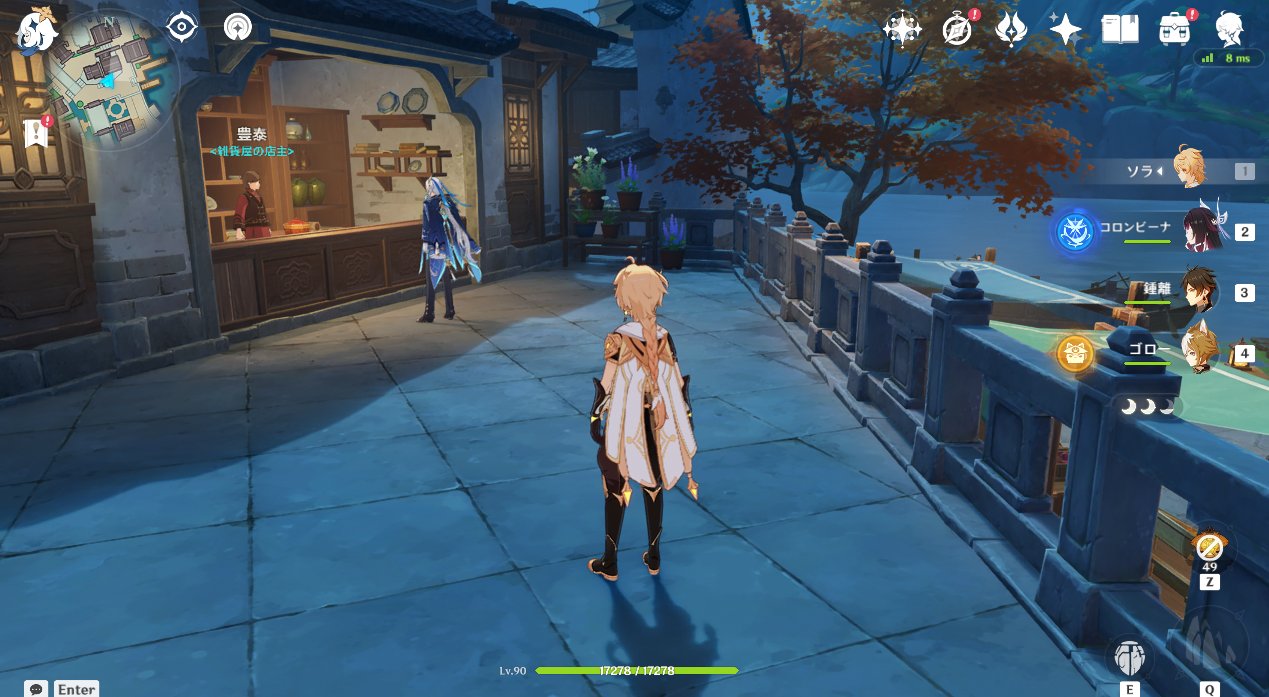The width and height of the screenshot is (1269, 697).
Task: Open the battle pass icon
Action: pos(1011,29)
